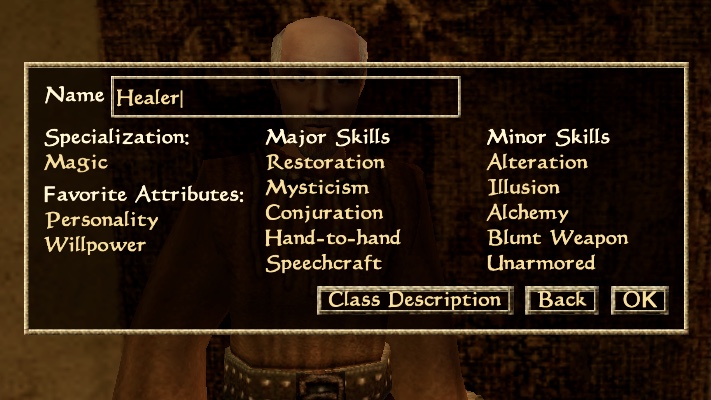Change the Speechcraft major skill
The height and width of the screenshot is (400, 711).
click(325, 264)
